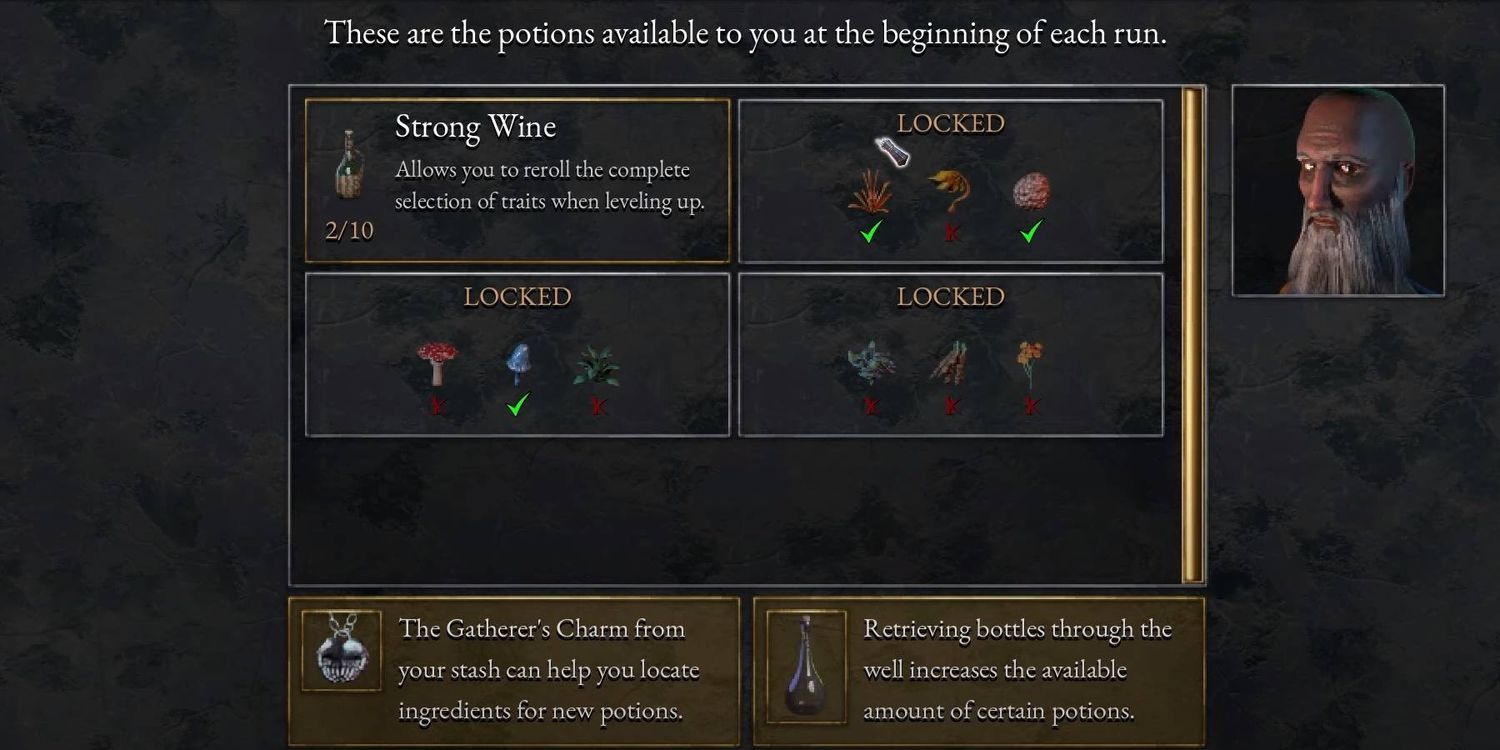The height and width of the screenshot is (750, 1500).
Task: Select the bearded old man portrait
Action: (1338, 190)
